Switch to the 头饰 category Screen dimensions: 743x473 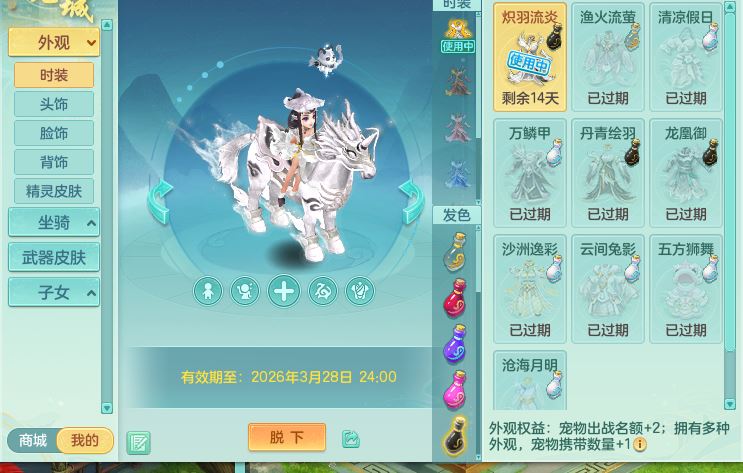(54, 104)
